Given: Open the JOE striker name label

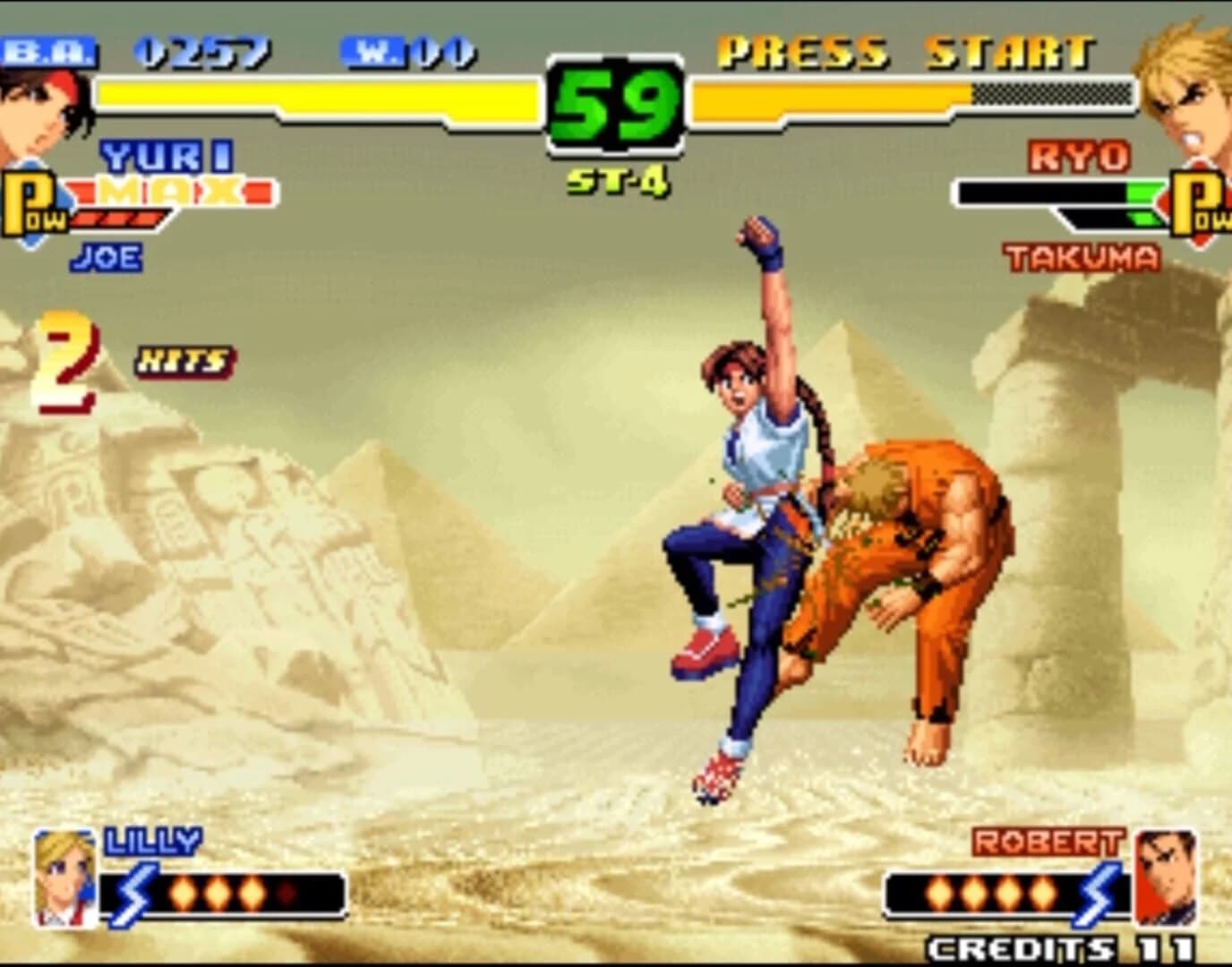Looking at the screenshot, I should pos(107,255).
